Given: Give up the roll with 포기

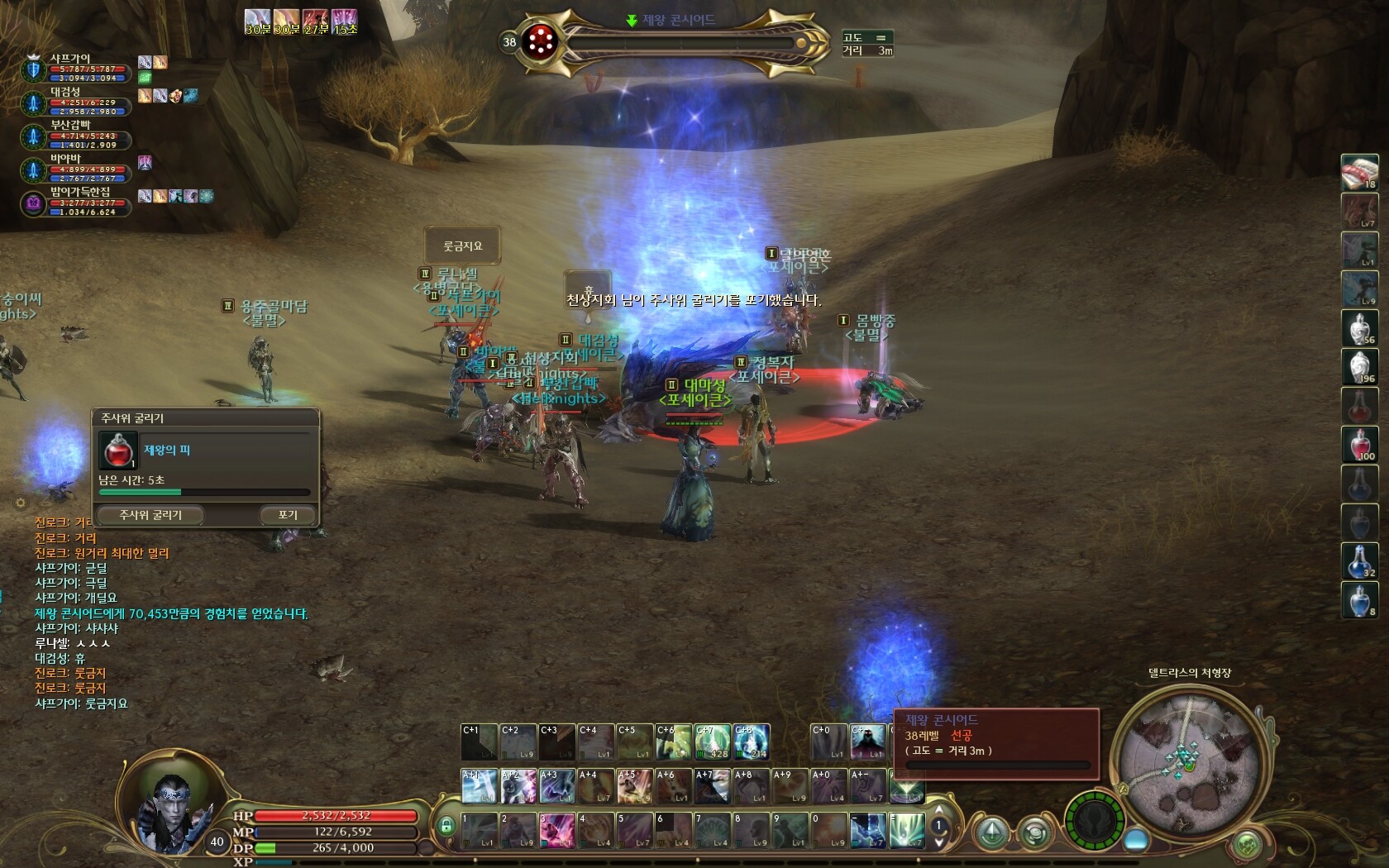Looking at the screenshot, I should click(x=287, y=515).
